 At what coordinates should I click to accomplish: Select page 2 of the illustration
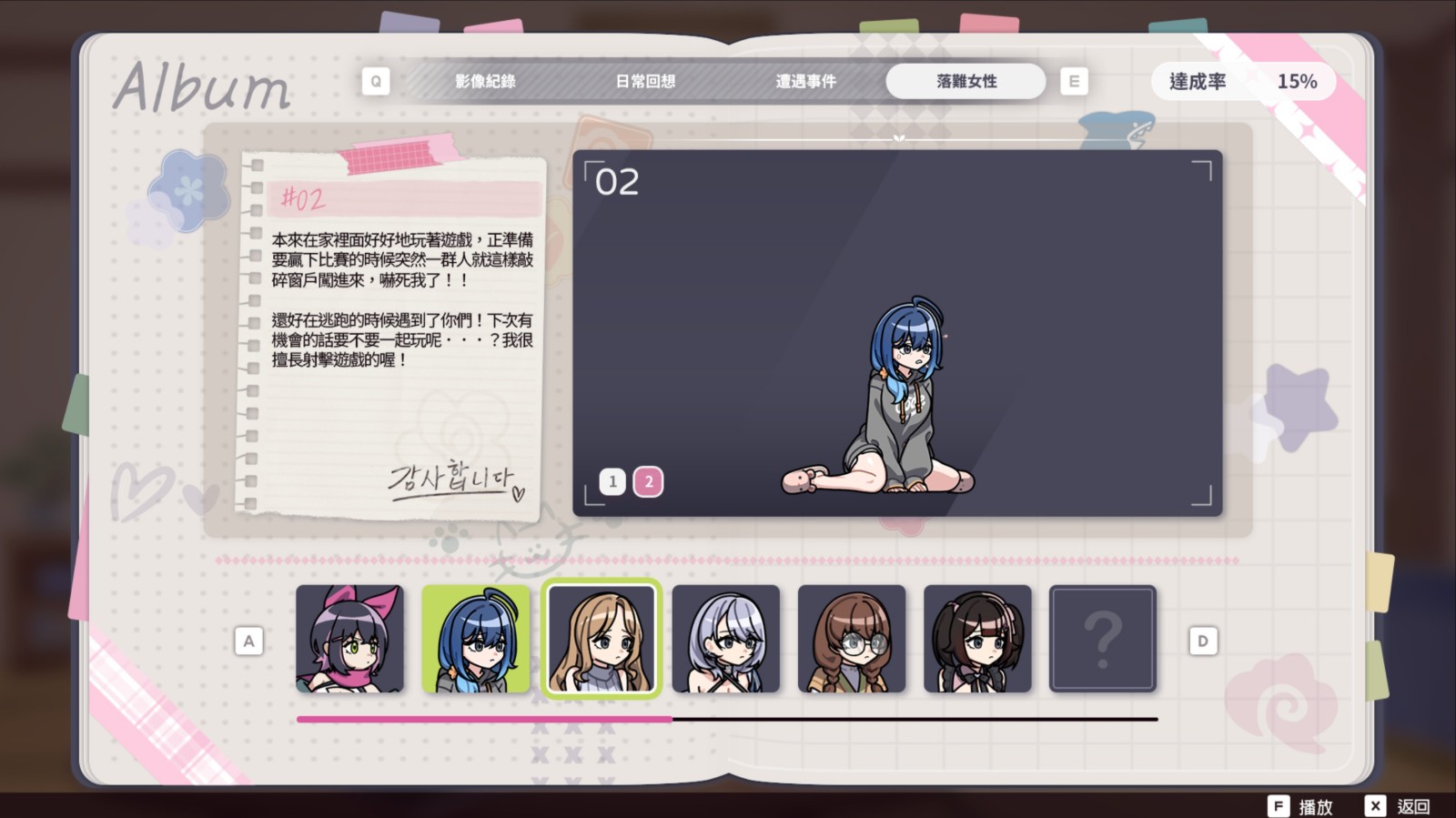[x=648, y=481]
